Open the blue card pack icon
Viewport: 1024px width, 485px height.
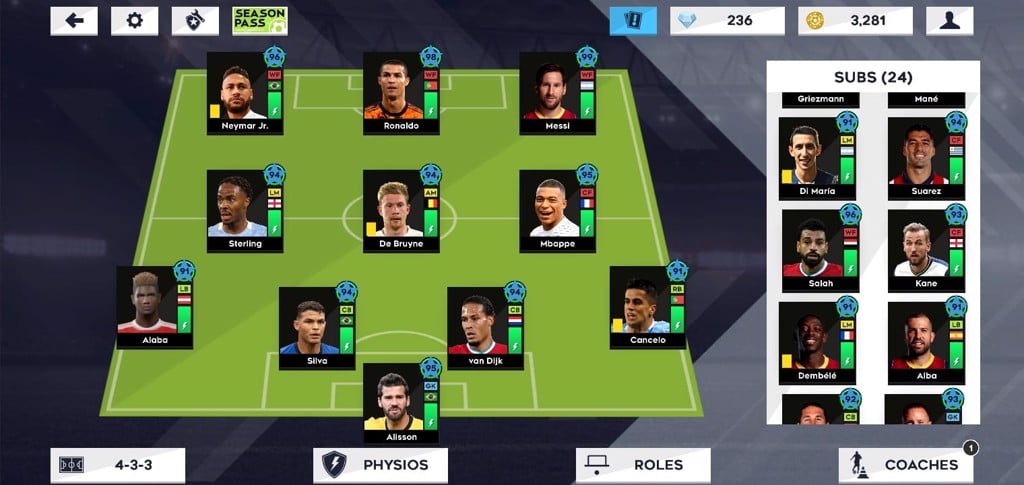(x=633, y=21)
